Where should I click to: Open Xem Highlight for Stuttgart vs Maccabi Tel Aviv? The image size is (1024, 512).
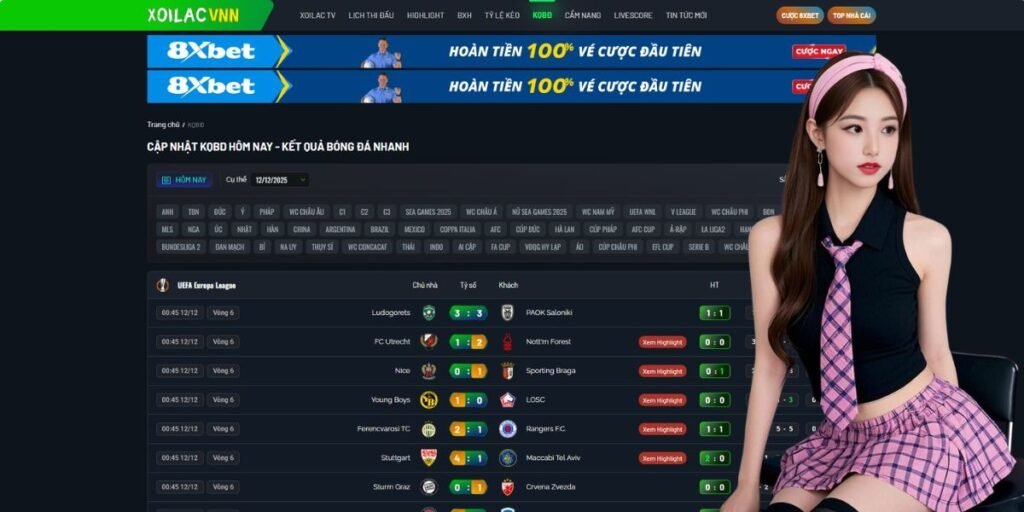pos(662,458)
